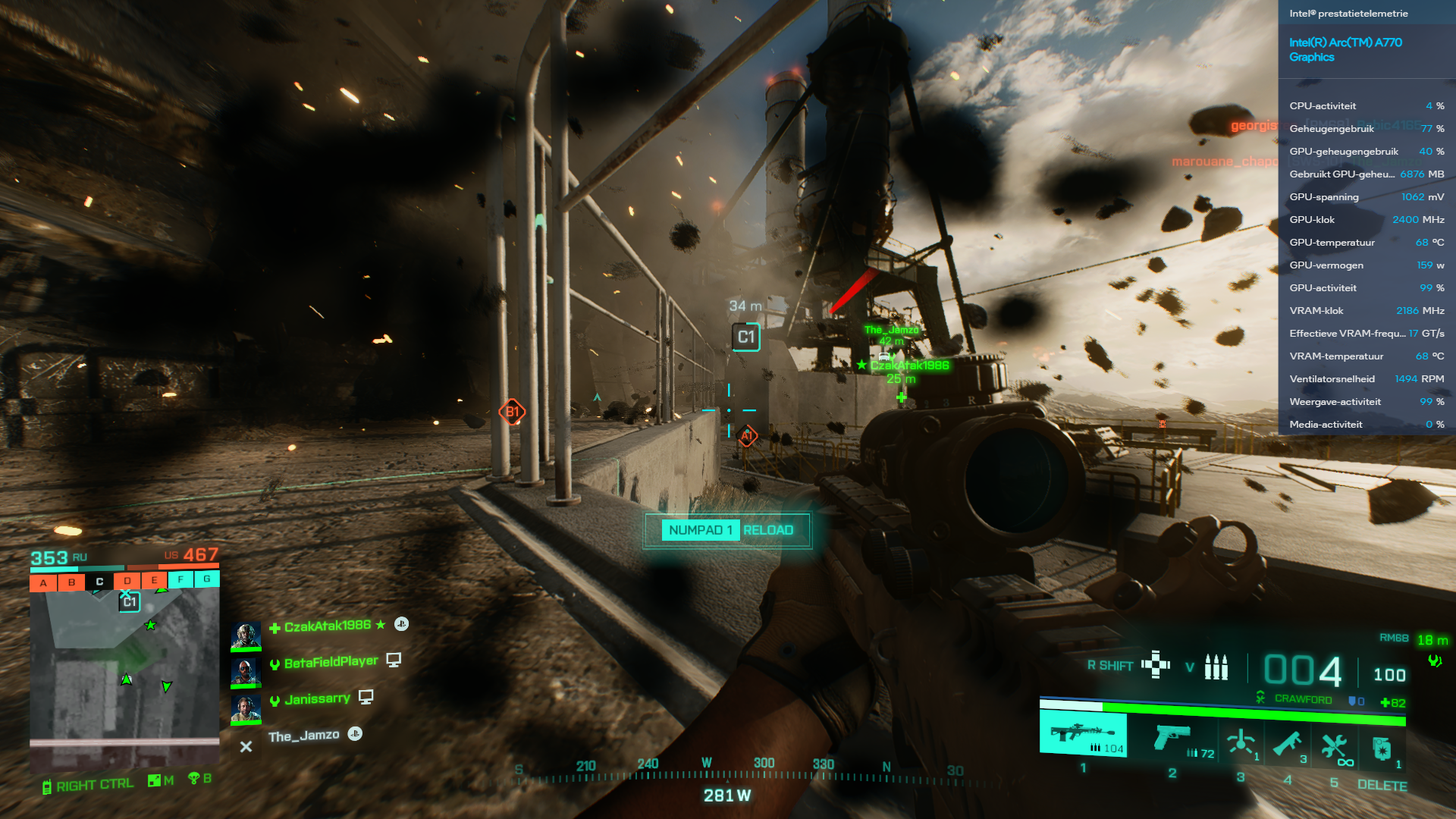This screenshot has height=819, width=1456.
Task: Select the grenade throwable slot
Action: click(1382, 748)
